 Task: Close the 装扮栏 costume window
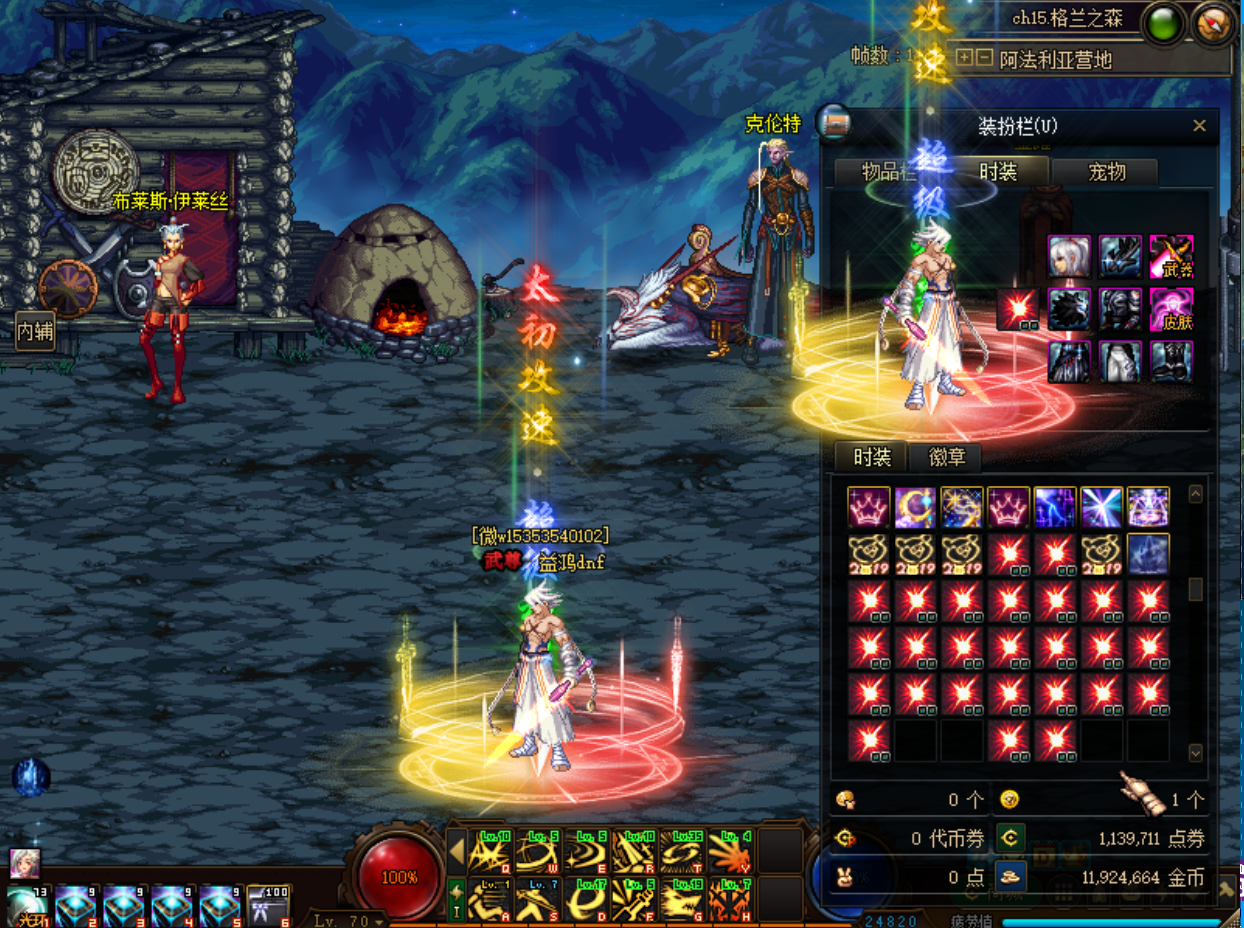tap(1199, 126)
